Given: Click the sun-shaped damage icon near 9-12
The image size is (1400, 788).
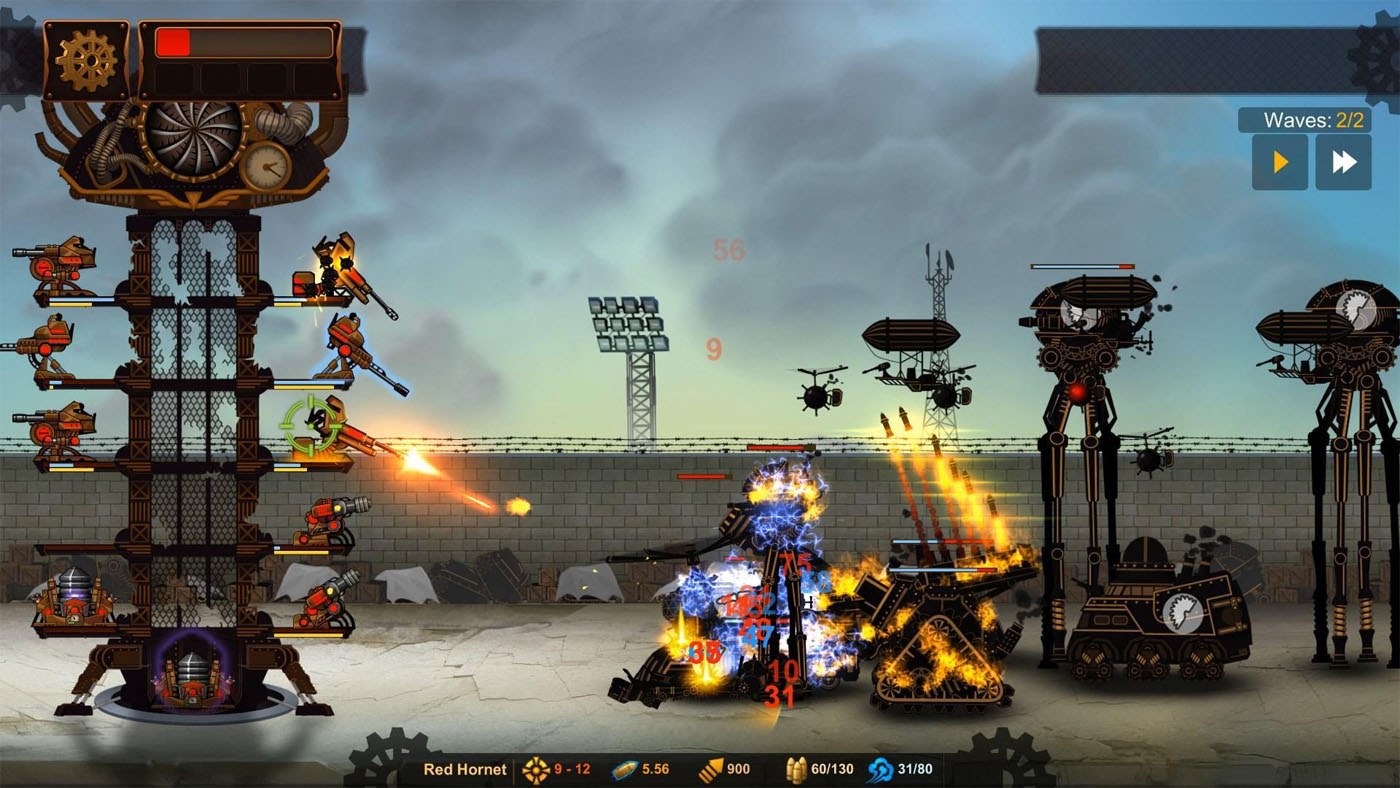Looking at the screenshot, I should 537,770.
